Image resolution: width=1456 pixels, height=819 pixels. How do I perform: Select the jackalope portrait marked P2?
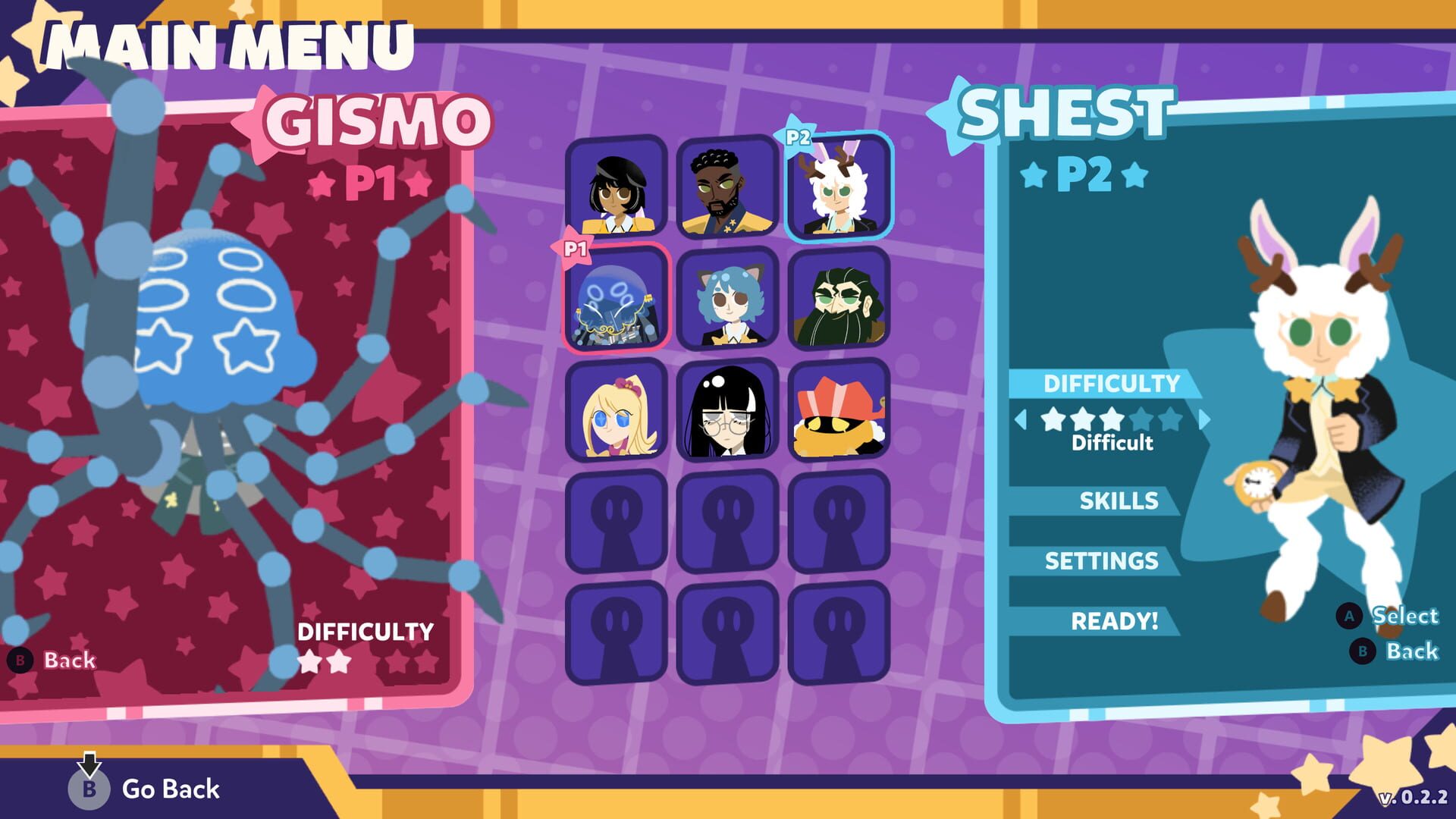pos(836,190)
